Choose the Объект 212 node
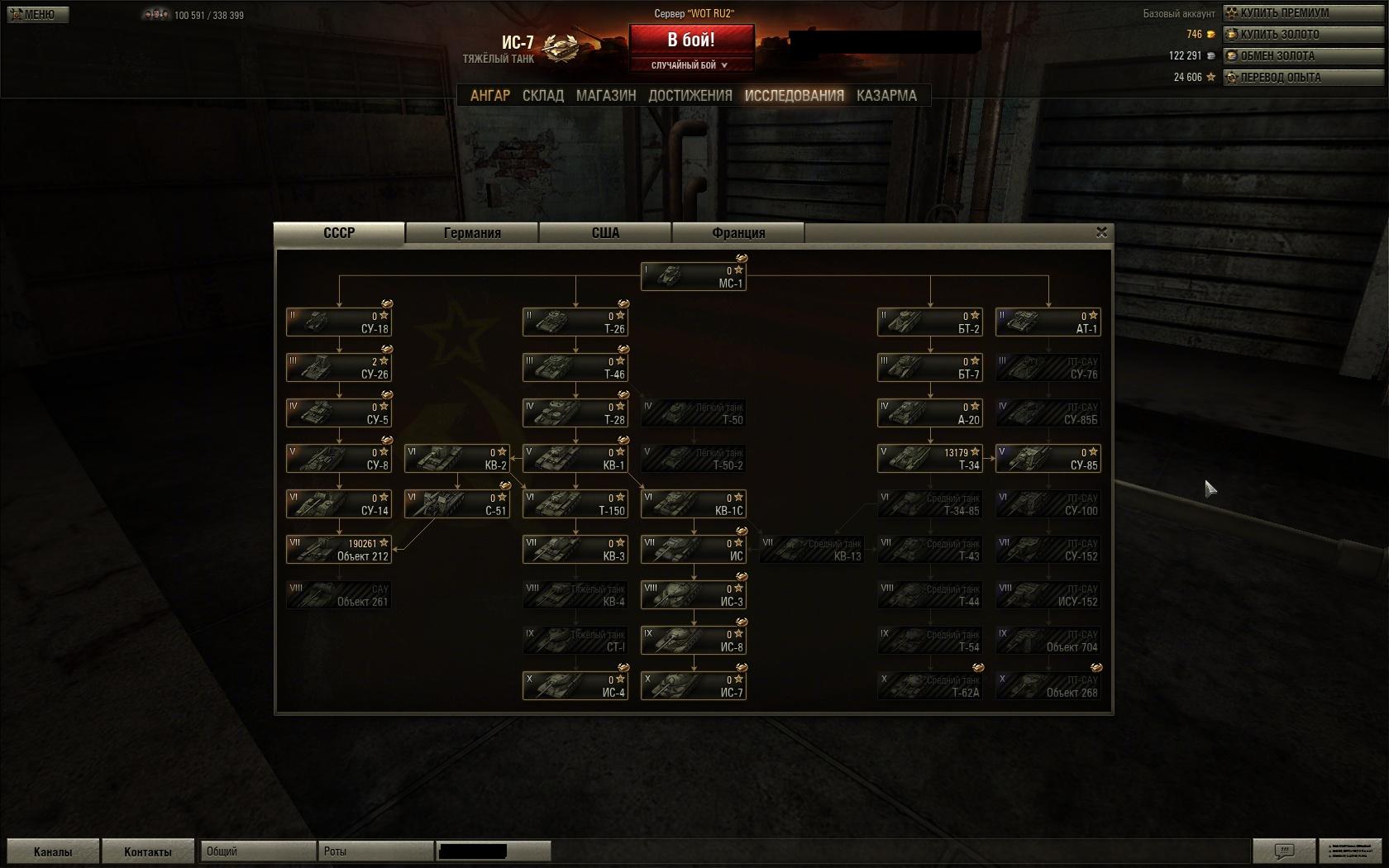This screenshot has width=1389, height=868. [x=339, y=550]
